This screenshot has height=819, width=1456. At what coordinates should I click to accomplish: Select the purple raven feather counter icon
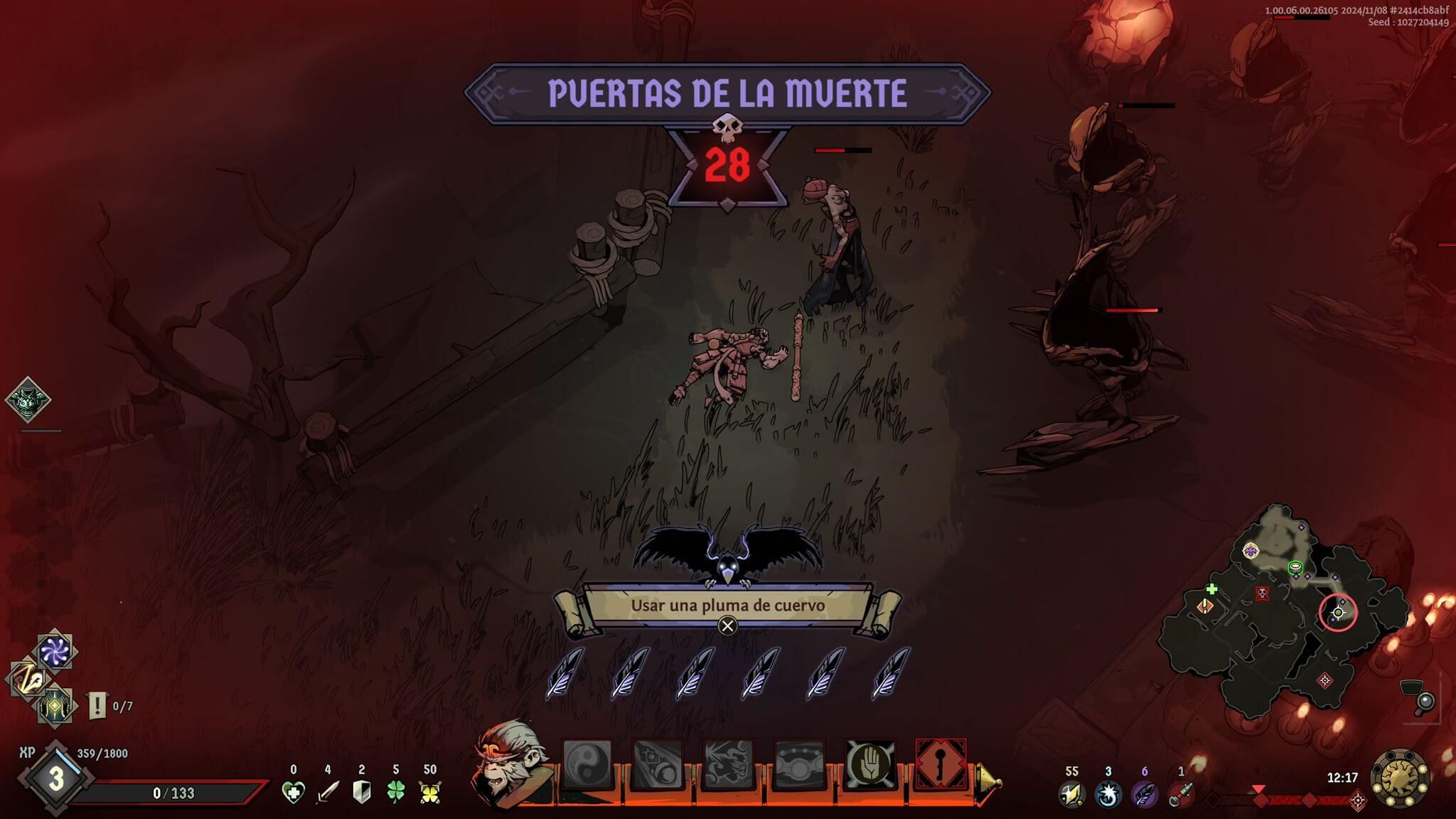[x=1144, y=794]
